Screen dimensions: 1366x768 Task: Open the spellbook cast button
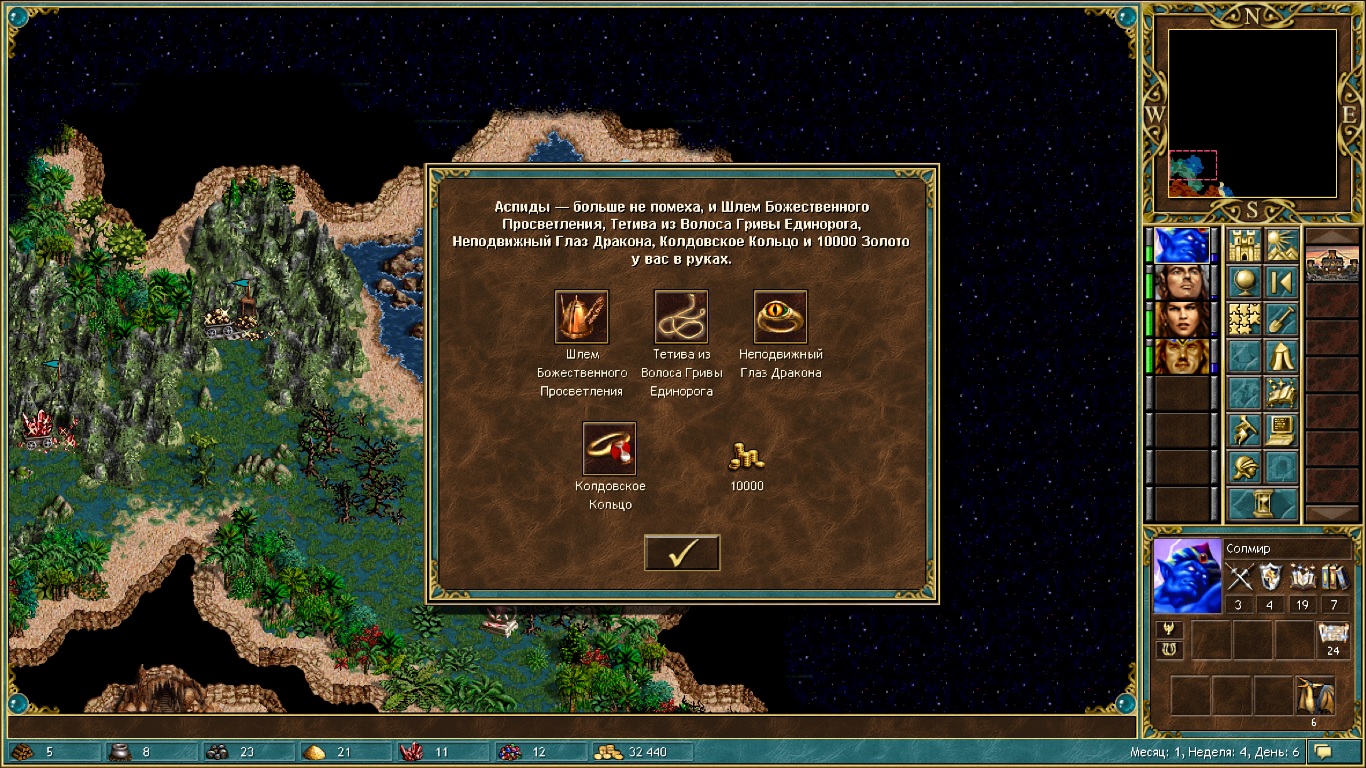[1281, 392]
